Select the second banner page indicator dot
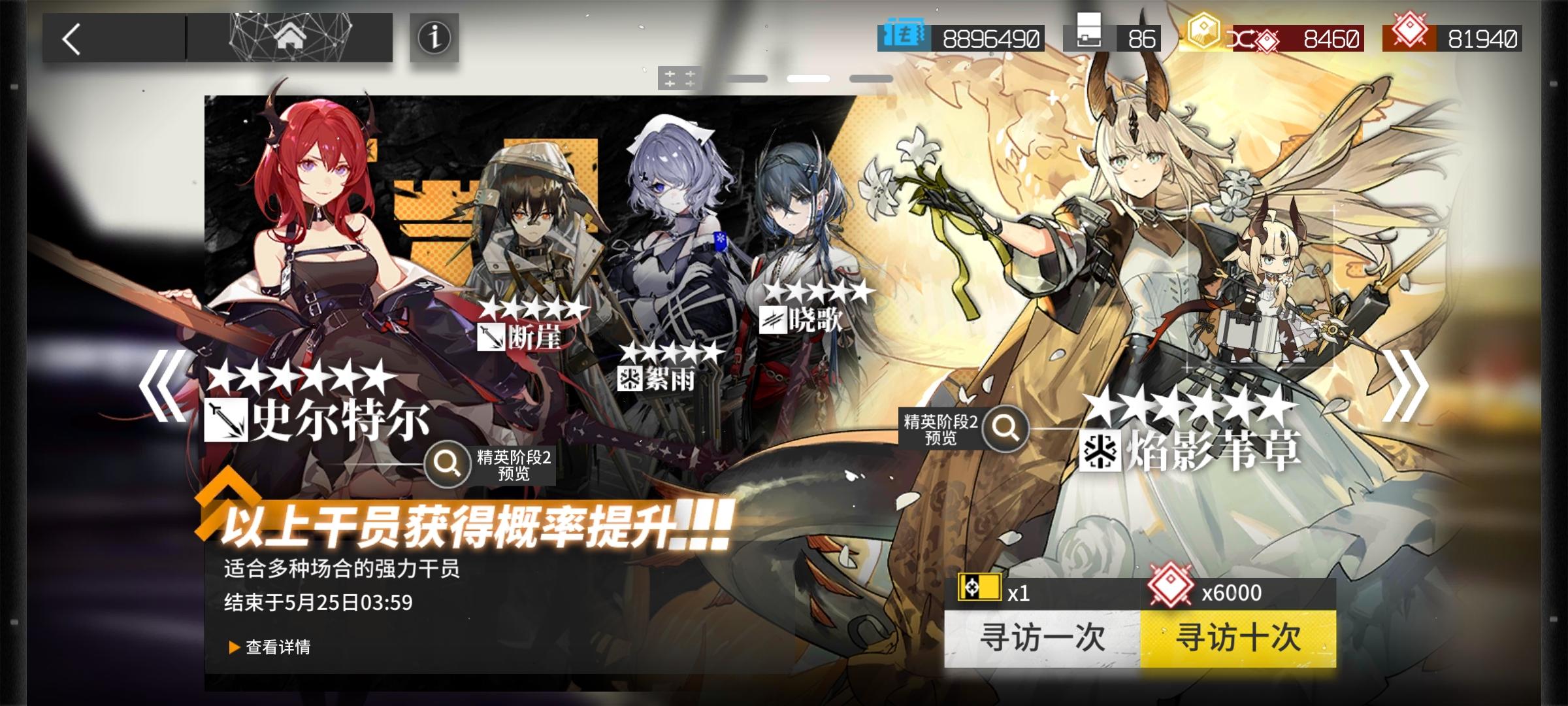The width and height of the screenshot is (1568, 706). (810, 78)
